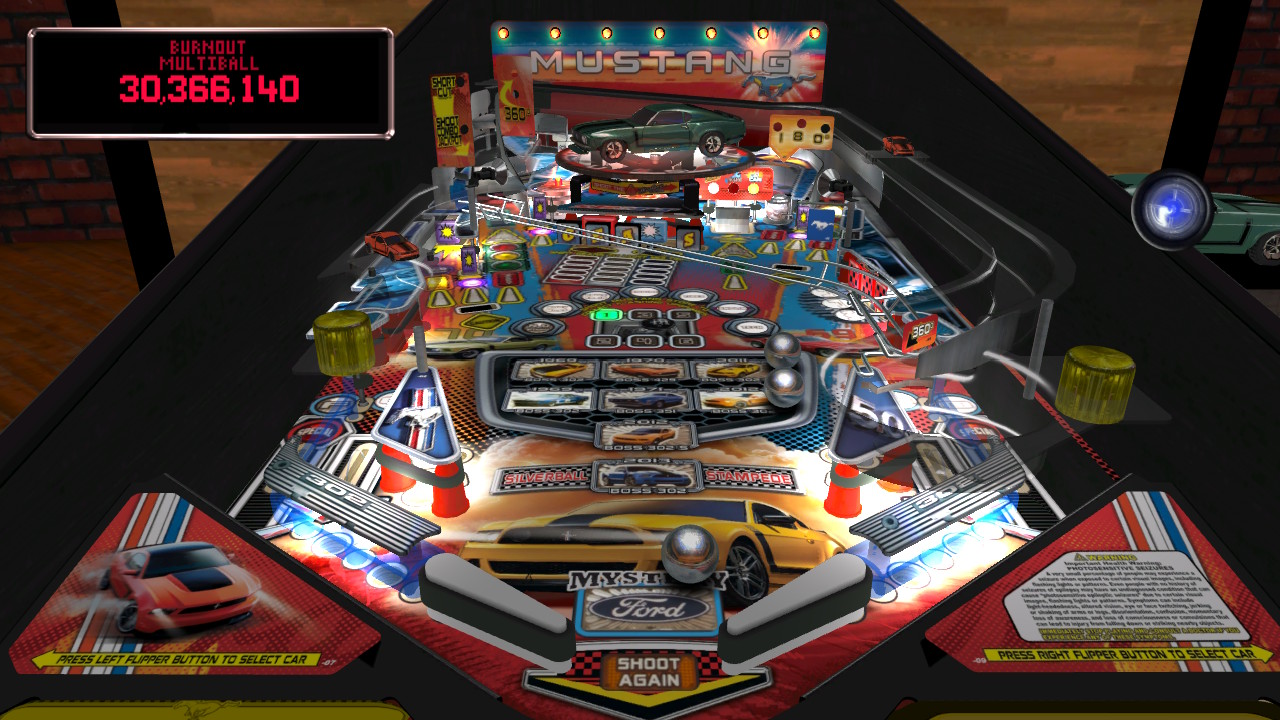
Task: Click the Mustang pony emblem on the backglass
Action: 776,83
